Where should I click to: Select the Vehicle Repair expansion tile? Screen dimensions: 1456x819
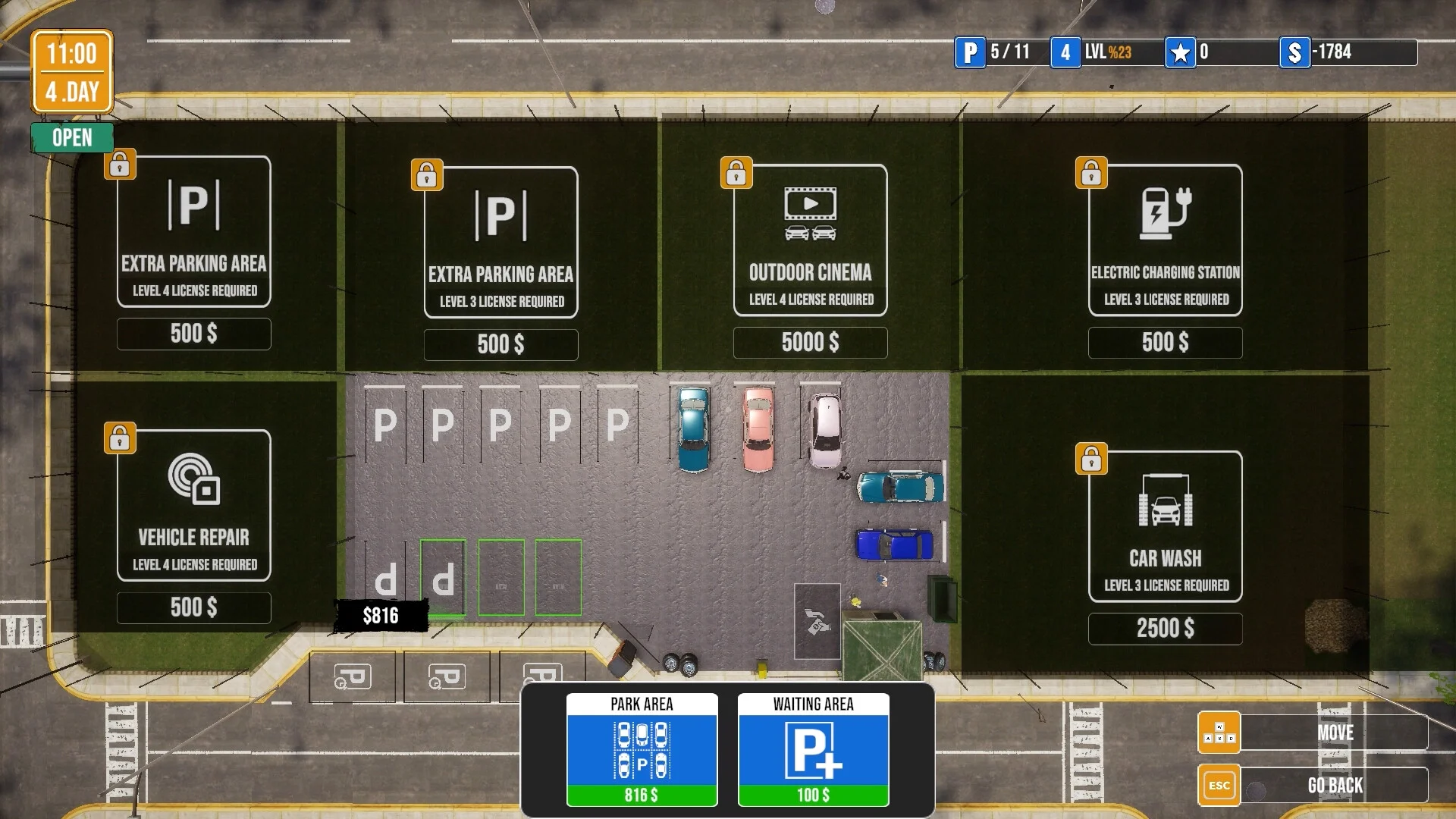(194, 505)
